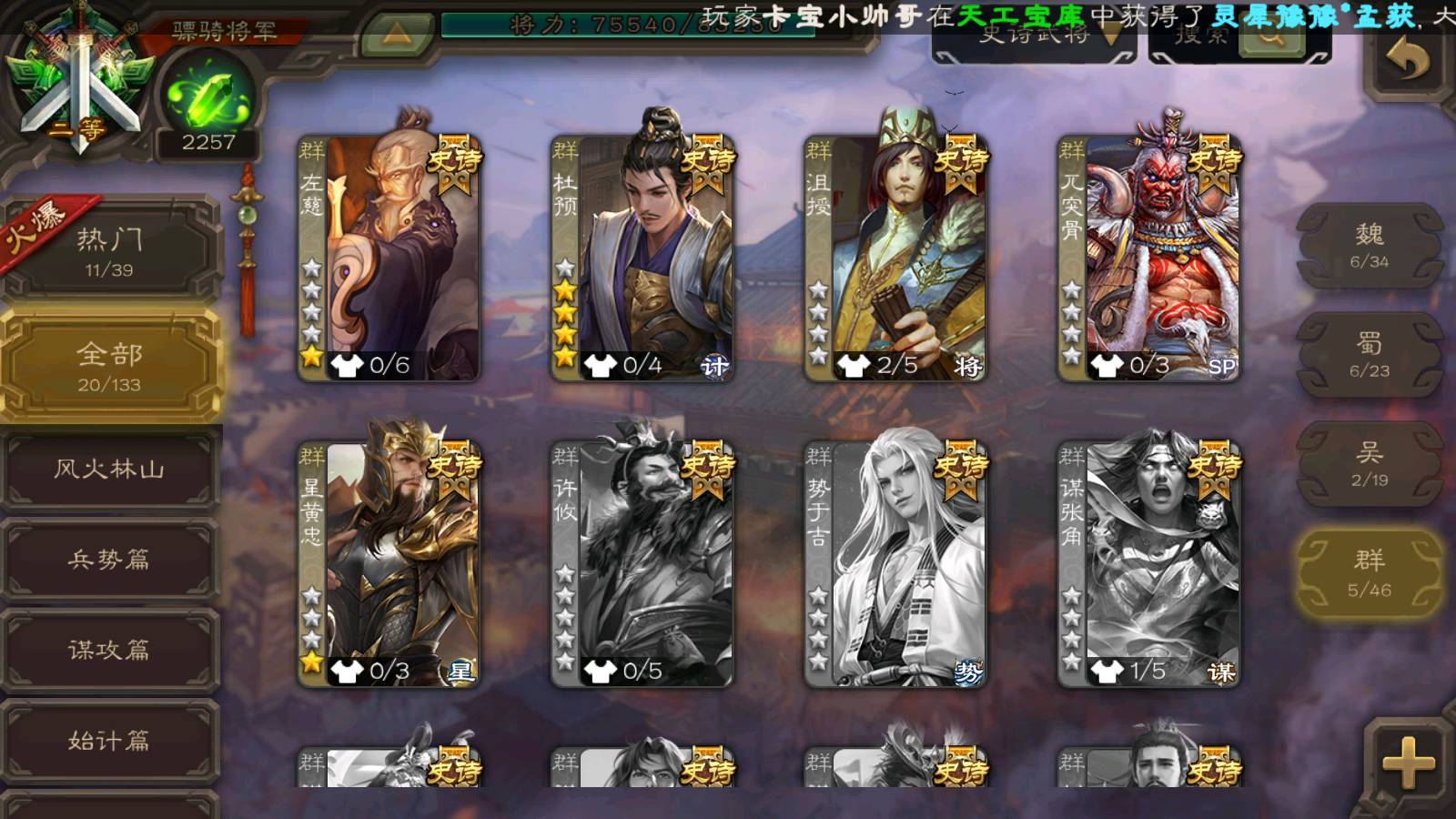
Task: Pick the 势于吉 hero card
Action: pos(895,561)
